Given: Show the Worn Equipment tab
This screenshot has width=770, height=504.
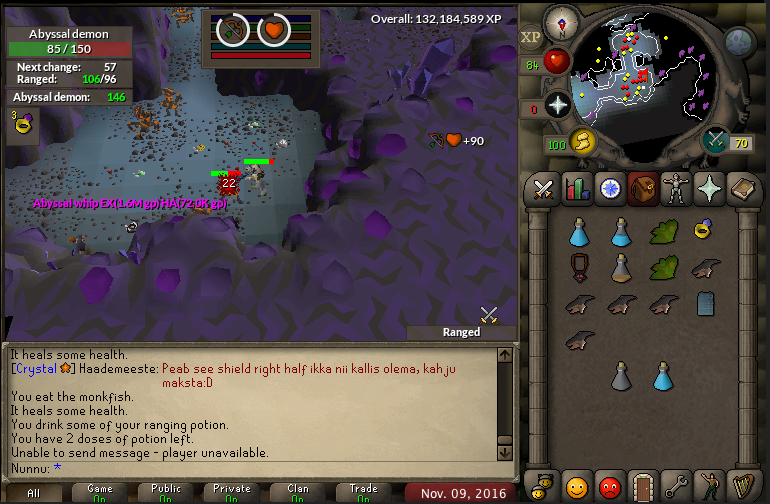Looking at the screenshot, I should pyautogui.click(x=676, y=188).
